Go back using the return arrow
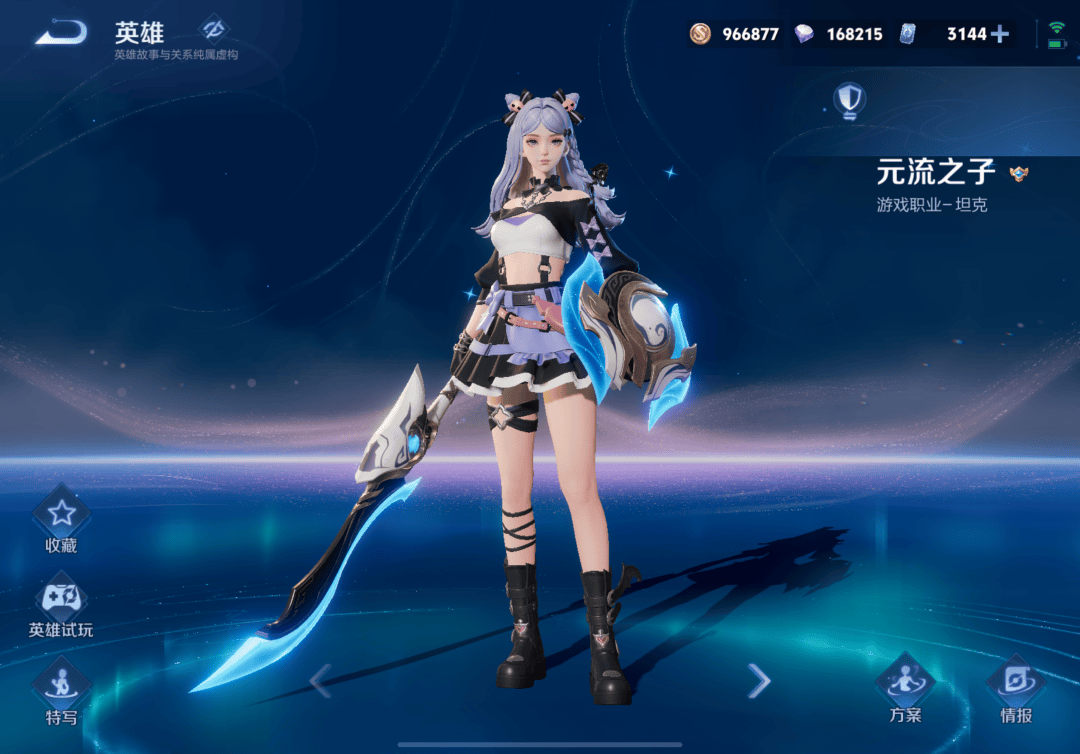Screen dimensions: 1080x754 click(61, 33)
